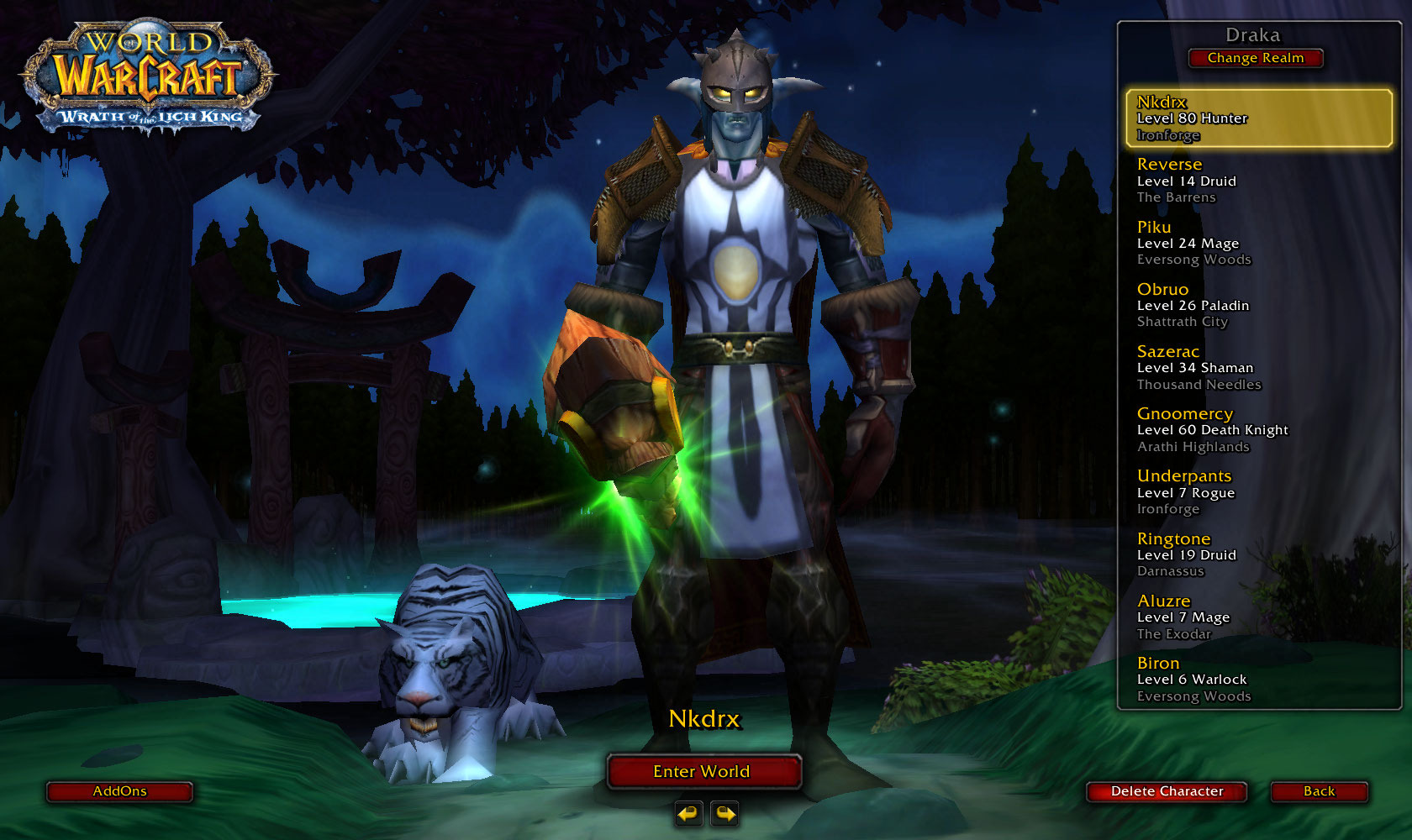Open the AddOns list
The width and height of the screenshot is (1412, 840).
[119, 791]
